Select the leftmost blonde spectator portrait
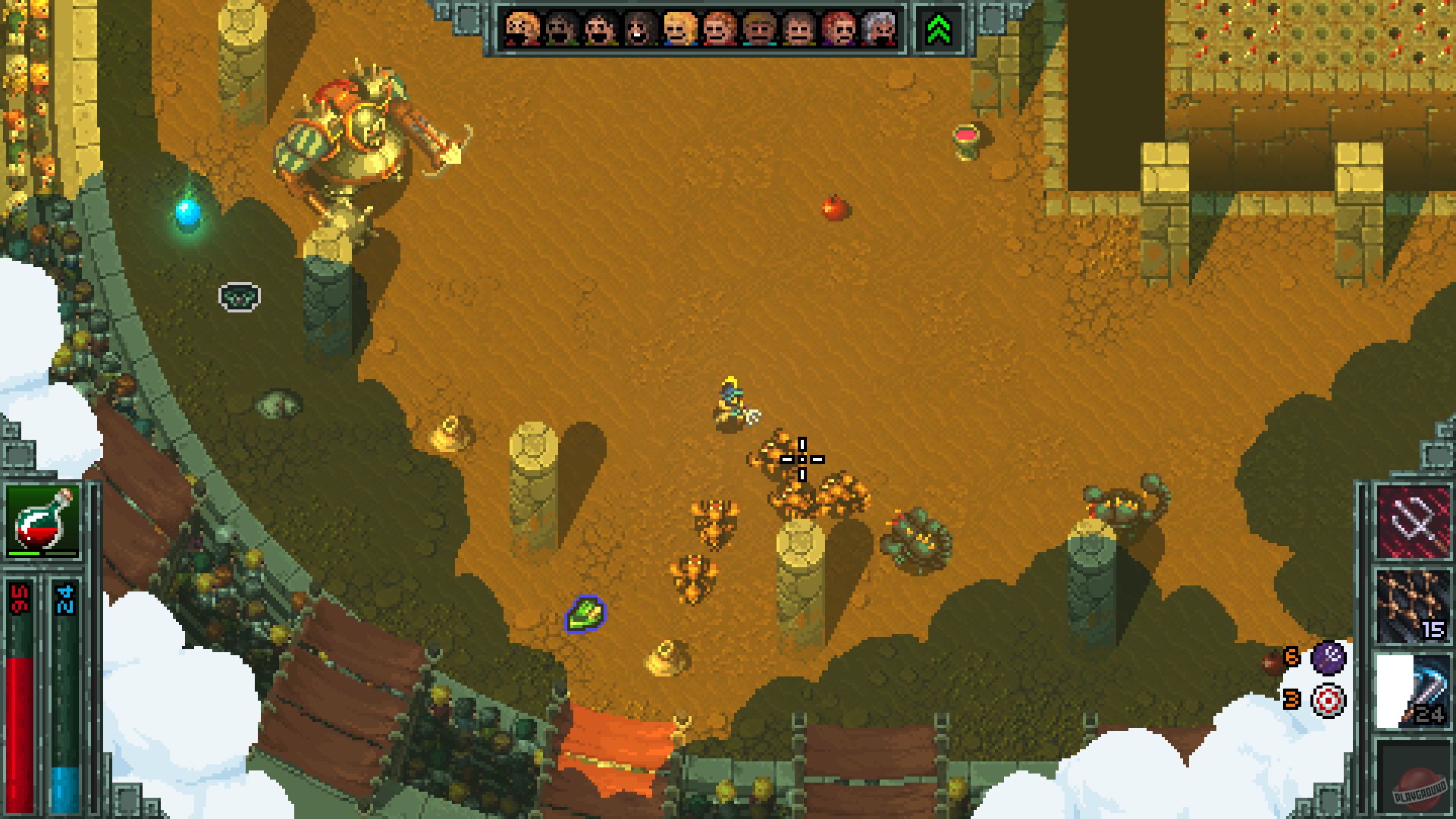The width and height of the screenshot is (1456, 819). click(x=521, y=30)
